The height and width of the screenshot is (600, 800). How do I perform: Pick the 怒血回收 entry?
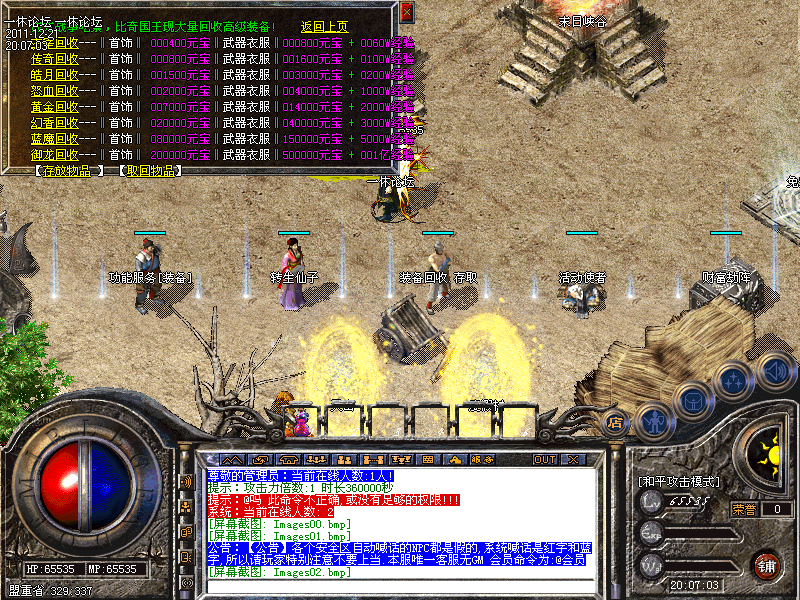click(55, 91)
